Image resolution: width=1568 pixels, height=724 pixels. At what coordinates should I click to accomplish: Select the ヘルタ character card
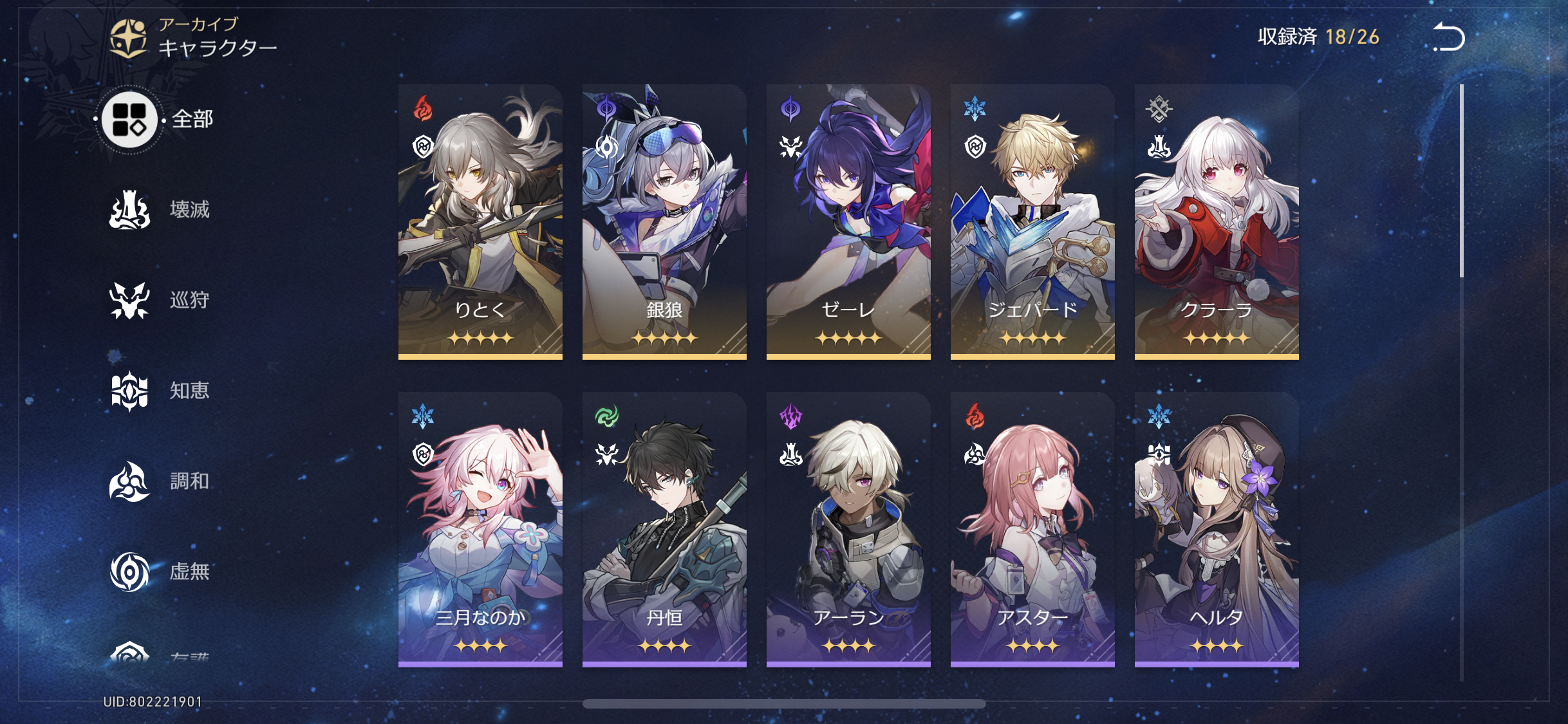tap(1217, 529)
